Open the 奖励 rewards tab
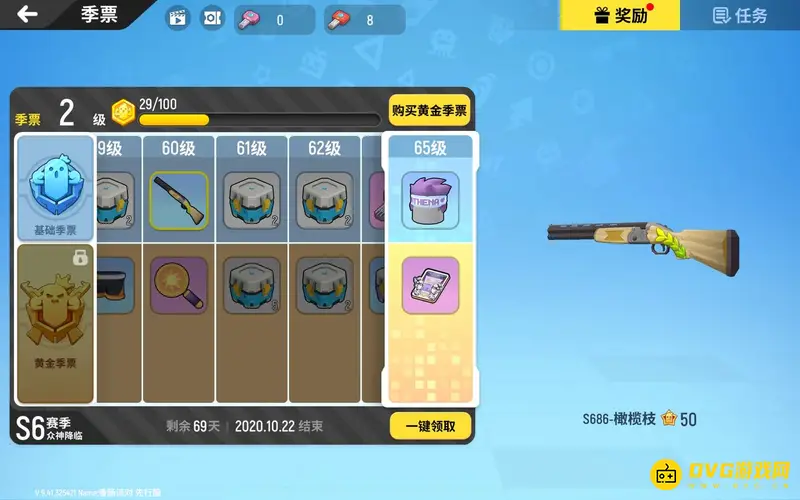 (x=619, y=15)
